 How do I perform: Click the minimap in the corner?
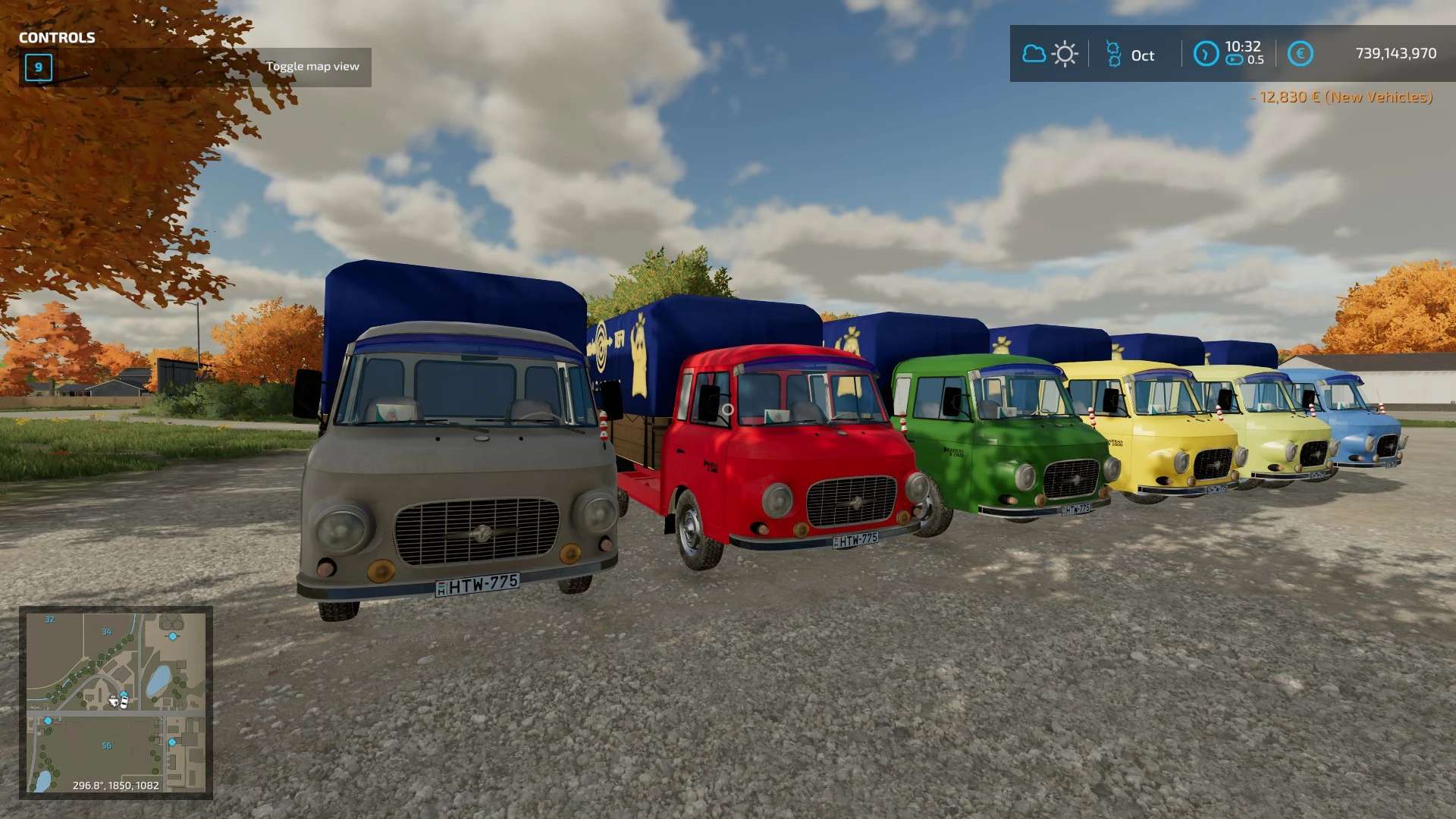pos(116,702)
